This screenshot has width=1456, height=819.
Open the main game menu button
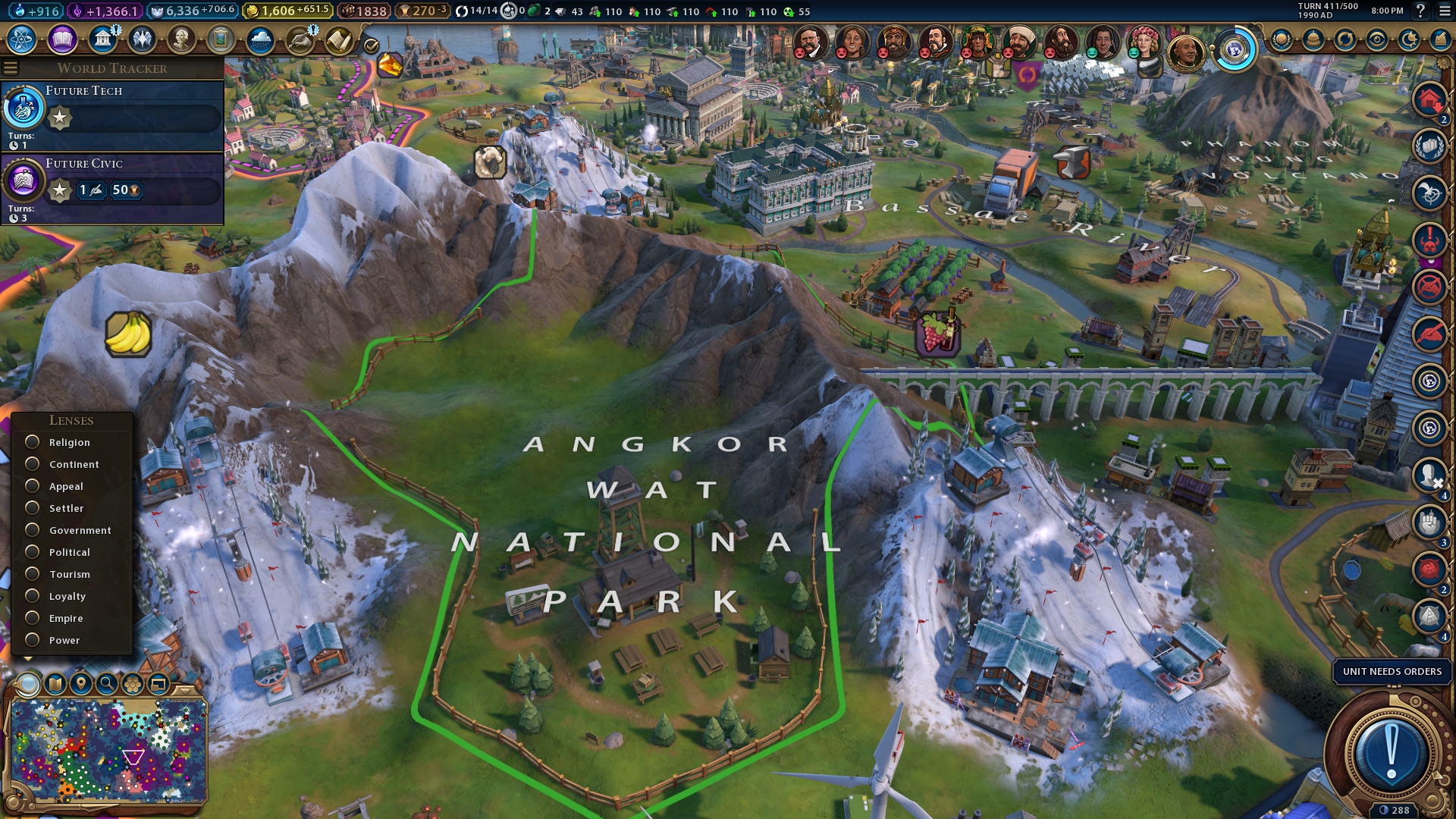point(1444,11)
